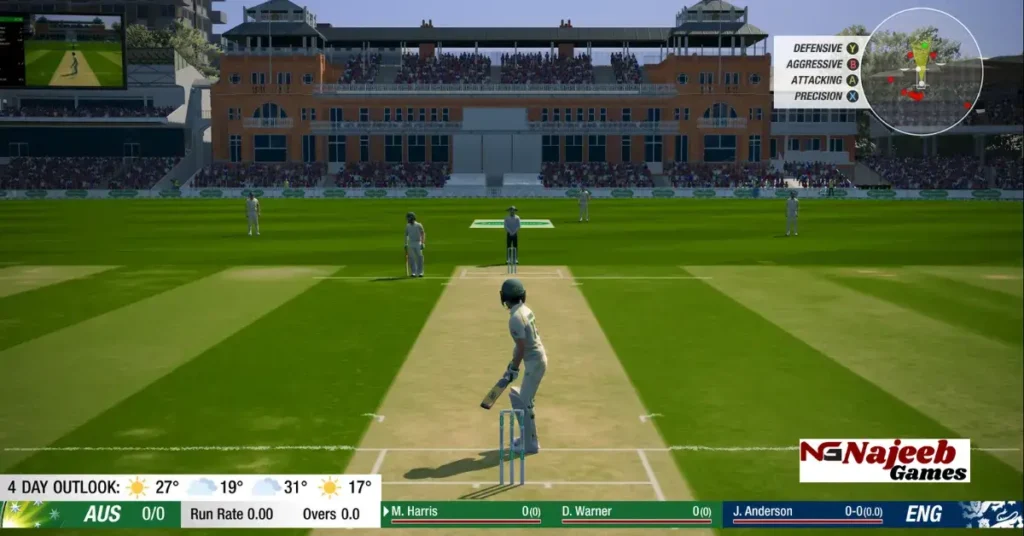Show the 4 Day Outlook weather bar
The width and height of the screenshot is (1024, 536).
coord(190,487)
